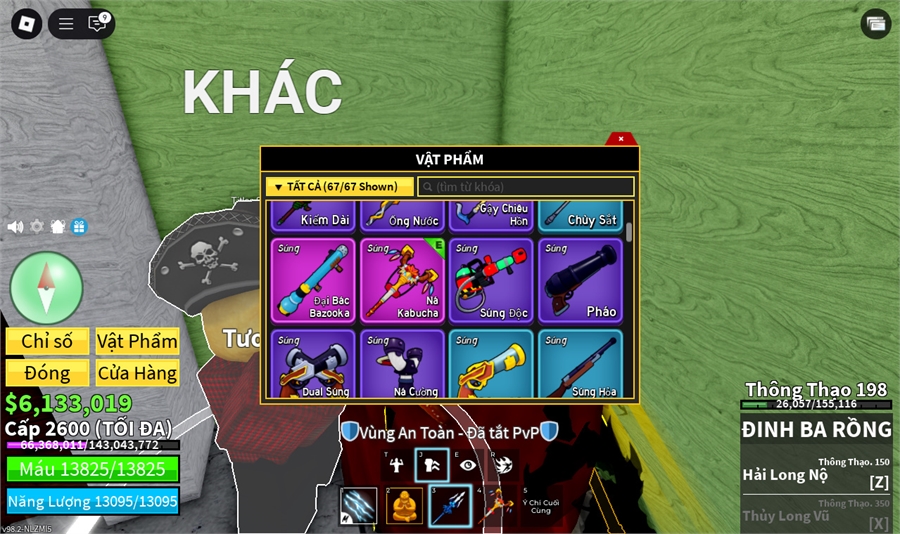Choose the Dual Súng item

tap(313, 365)
